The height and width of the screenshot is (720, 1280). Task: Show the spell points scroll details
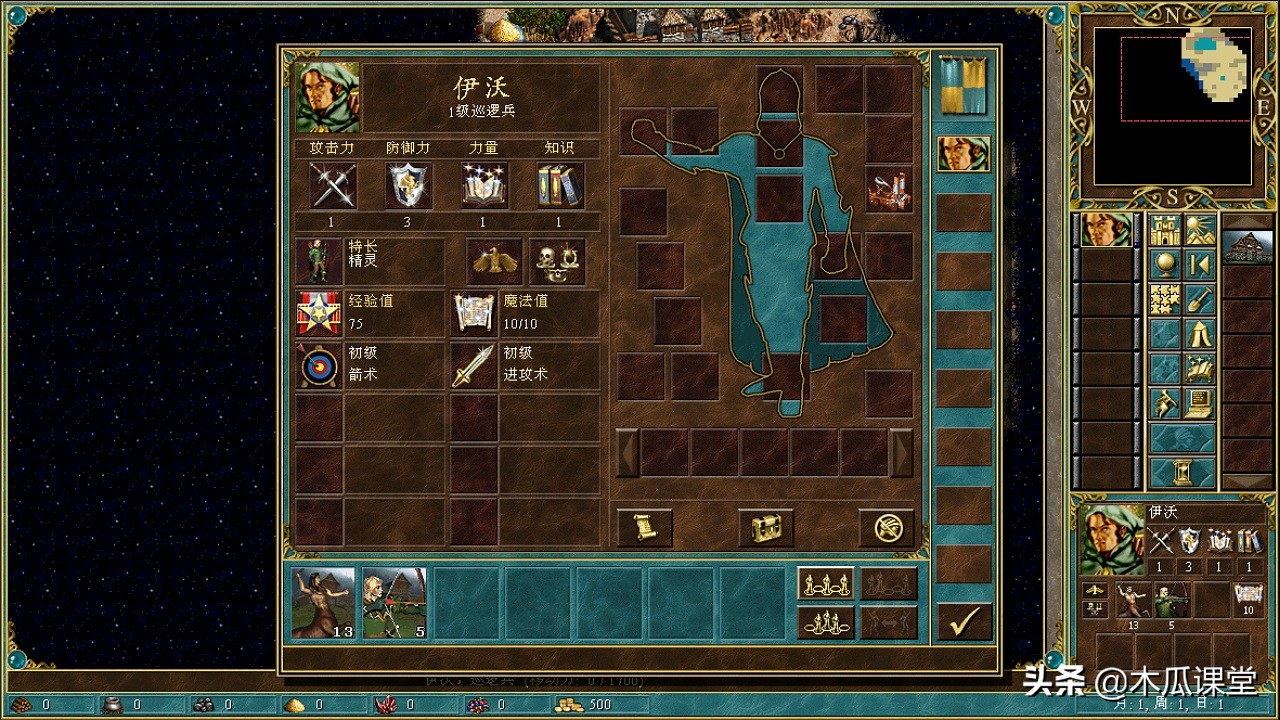[473, 314]
